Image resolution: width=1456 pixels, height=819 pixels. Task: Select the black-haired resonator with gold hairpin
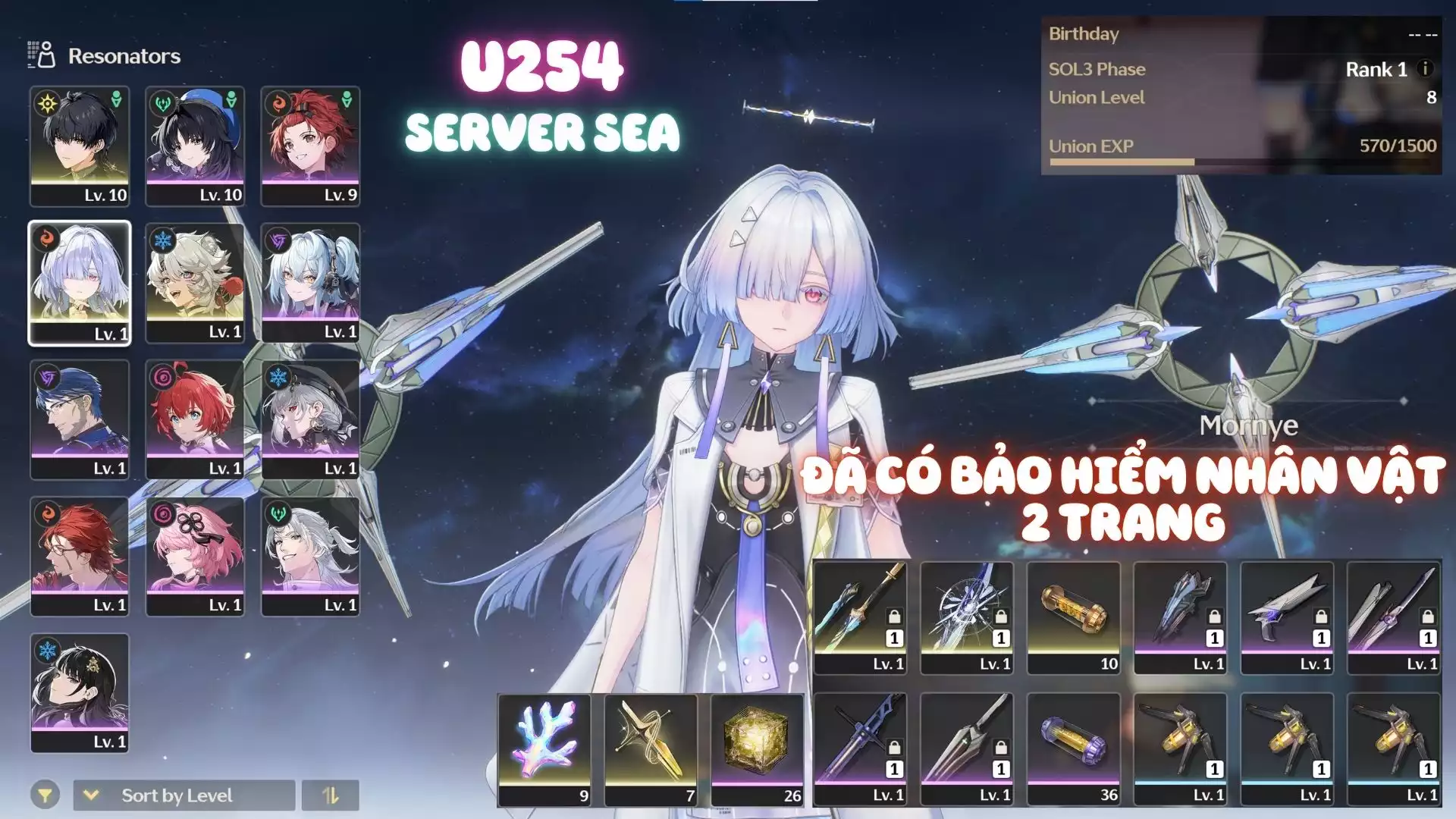[x=80, y=692]
